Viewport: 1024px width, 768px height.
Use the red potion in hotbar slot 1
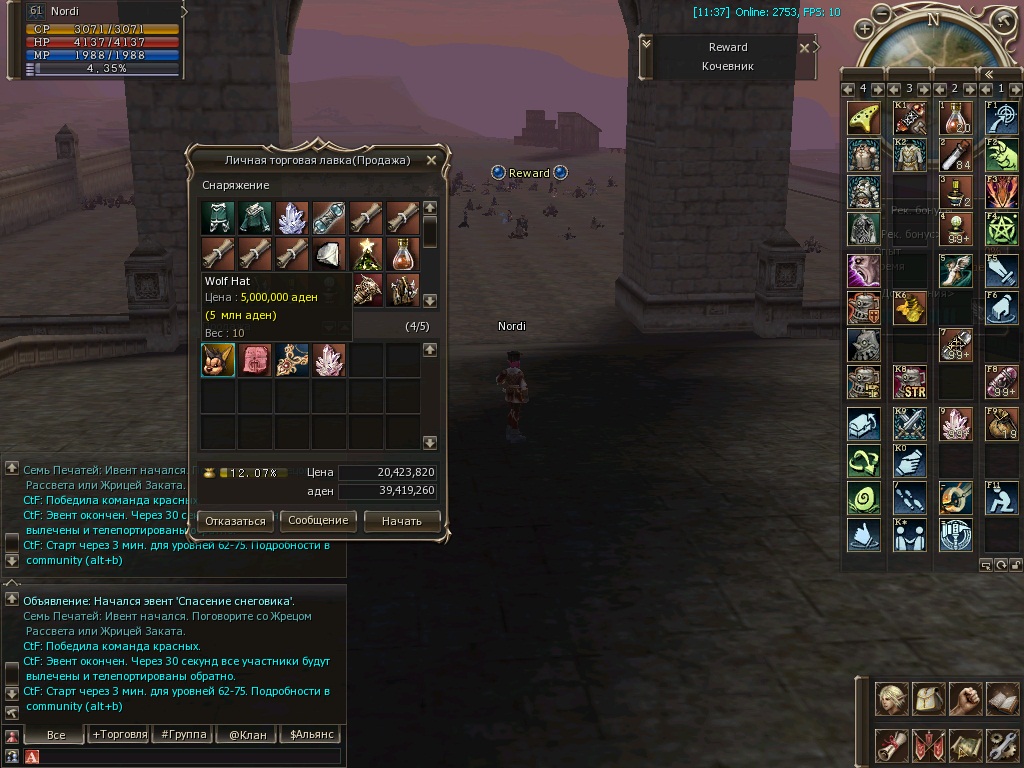(955, 118)
